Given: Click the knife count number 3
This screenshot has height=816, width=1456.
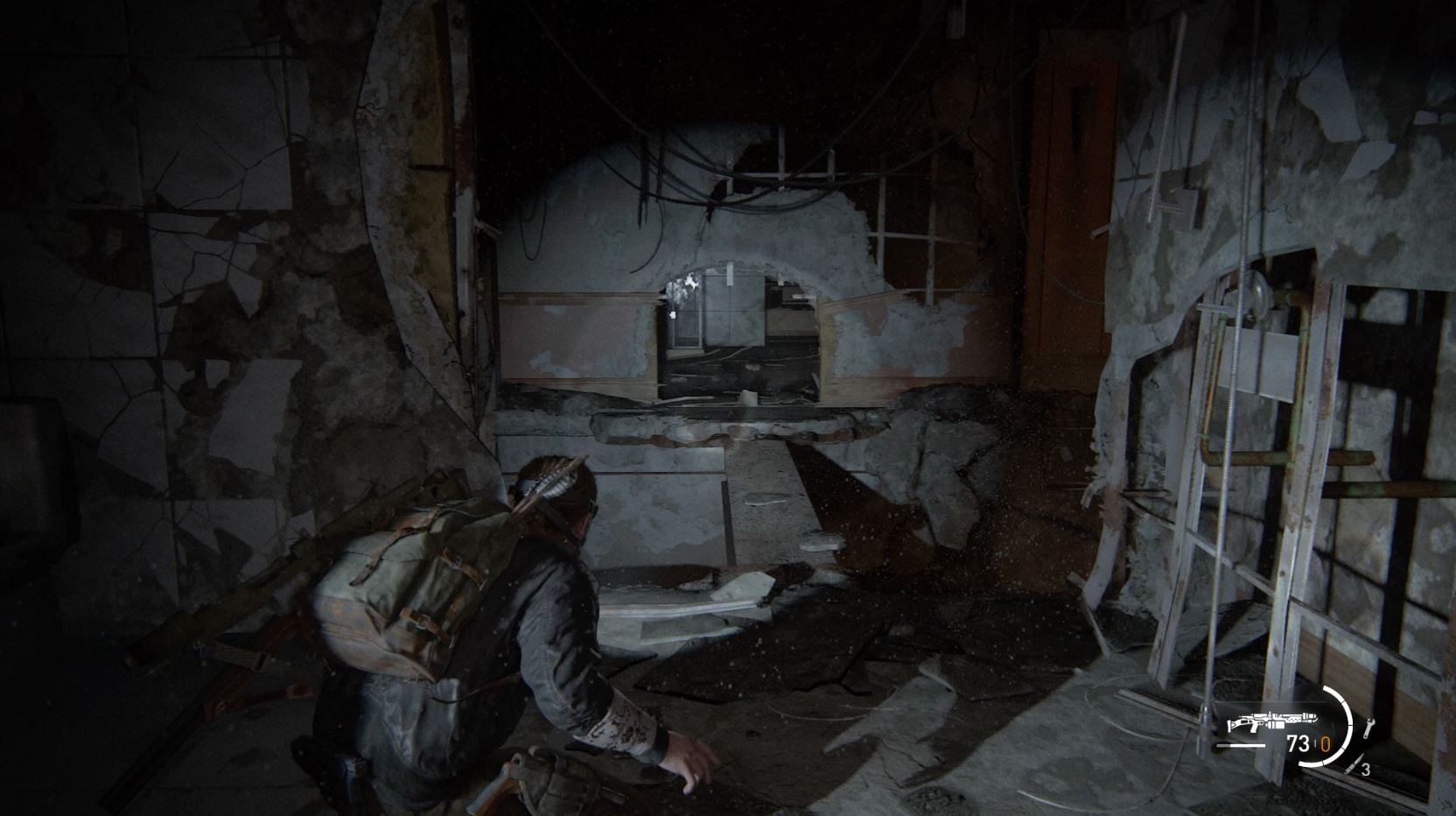Looking at the screenshot, I should 1367,770.
